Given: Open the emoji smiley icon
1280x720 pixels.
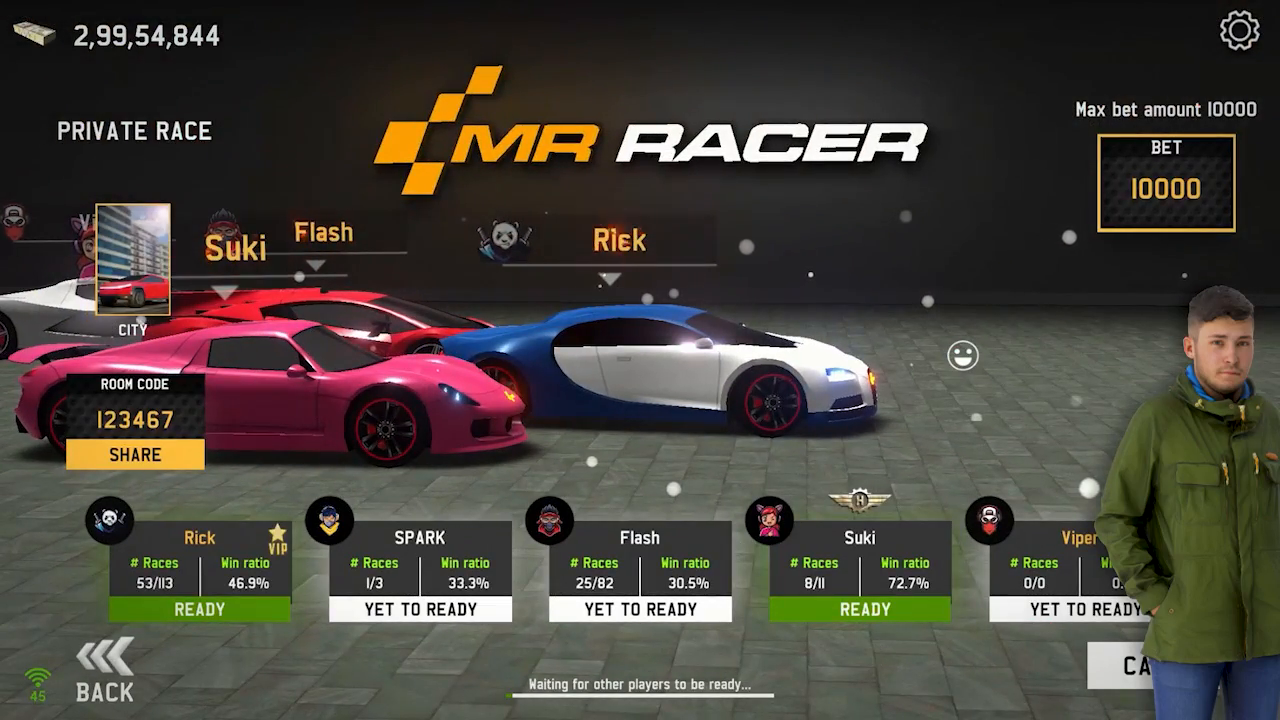Looking at the screenshot, I should tap(963, 355).
